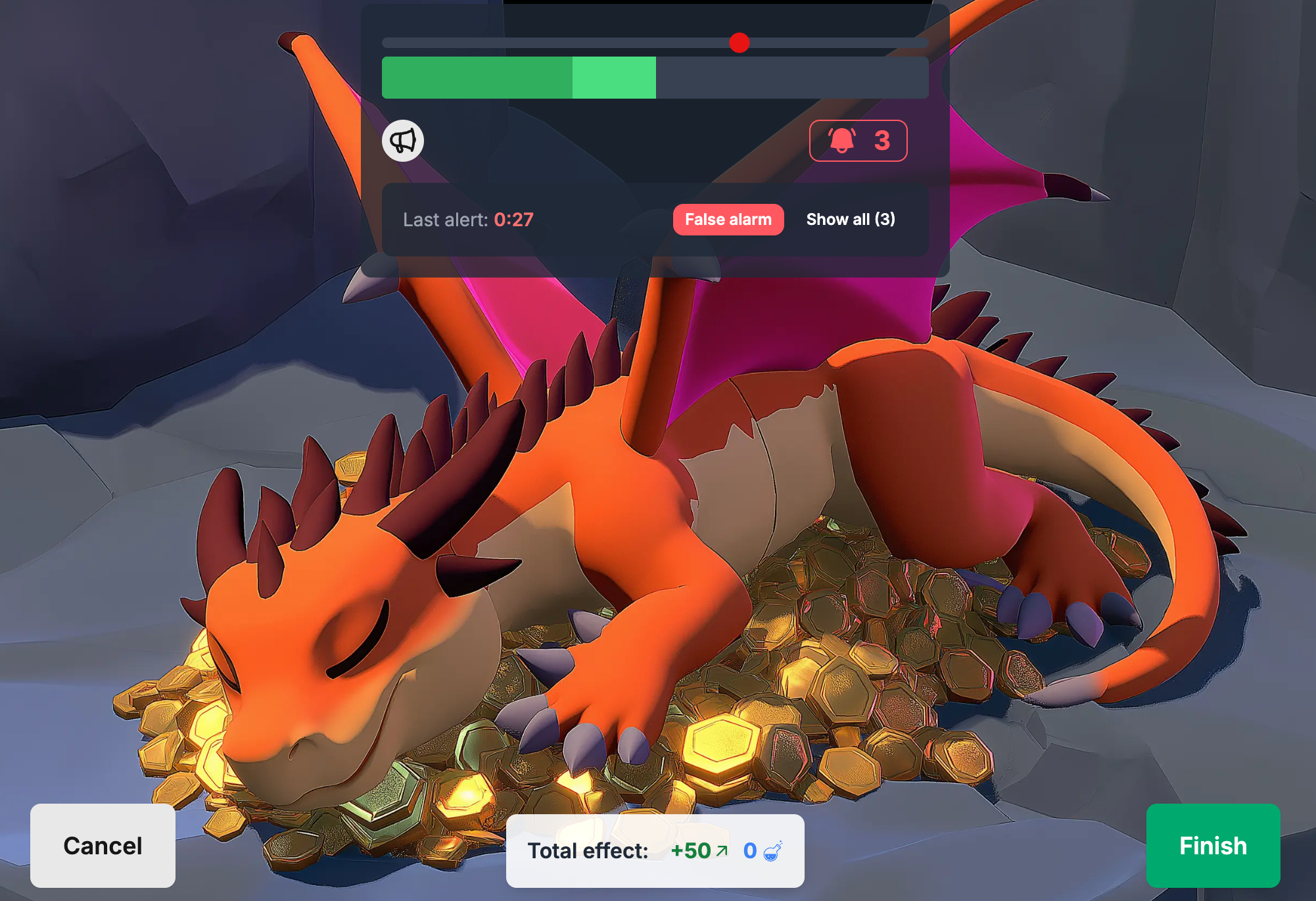
Task: Expand the alerts panel via Show all
Action: click(x=851, y=219)
